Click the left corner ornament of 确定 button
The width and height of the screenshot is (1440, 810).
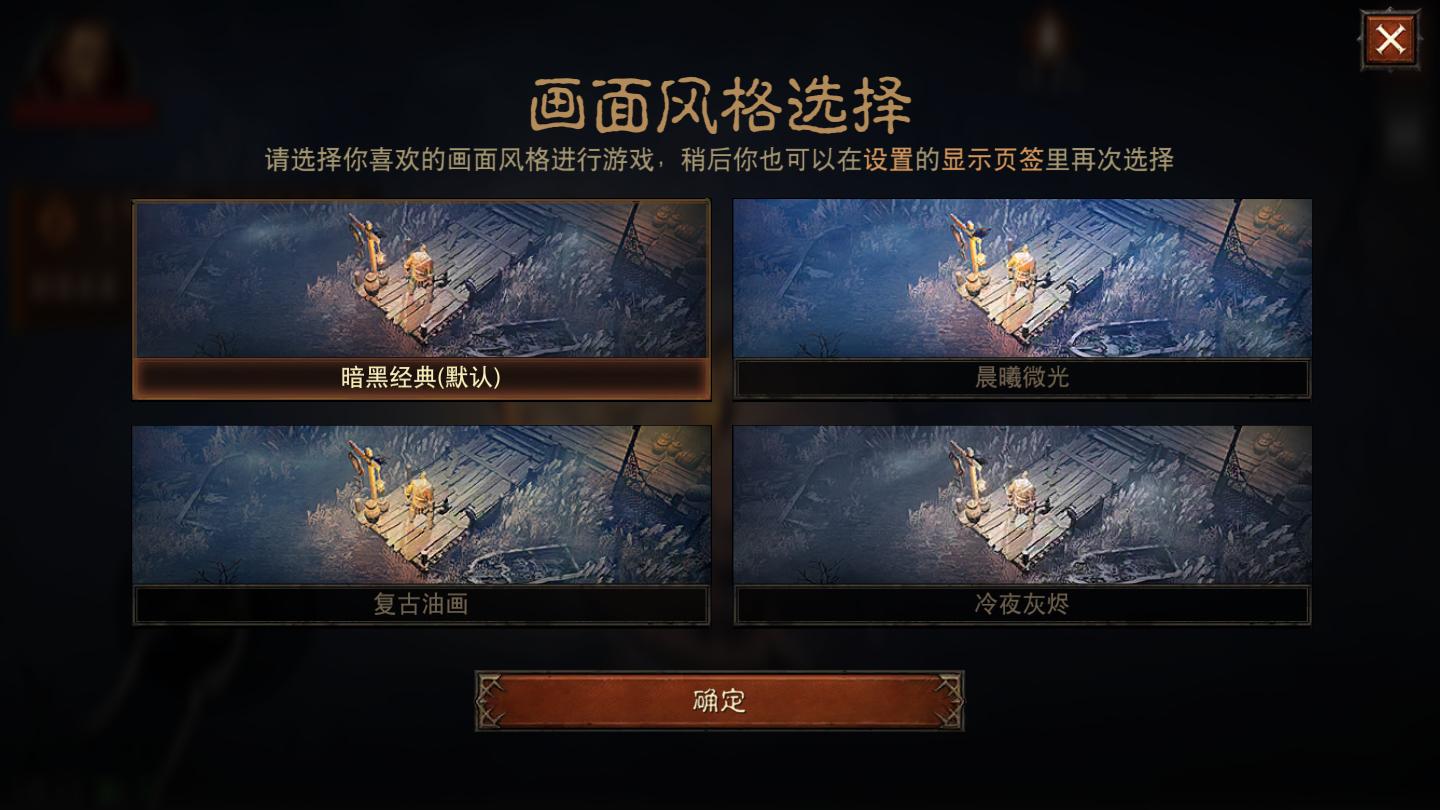pos(492,700)
